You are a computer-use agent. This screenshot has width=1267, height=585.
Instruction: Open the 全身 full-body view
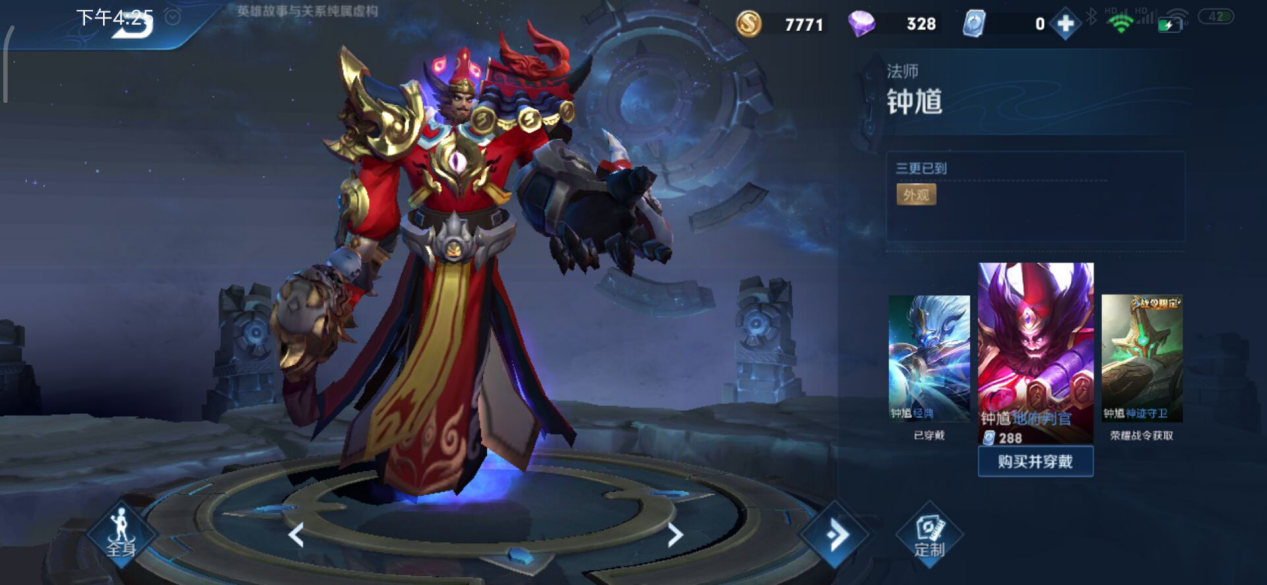point(121,535)
